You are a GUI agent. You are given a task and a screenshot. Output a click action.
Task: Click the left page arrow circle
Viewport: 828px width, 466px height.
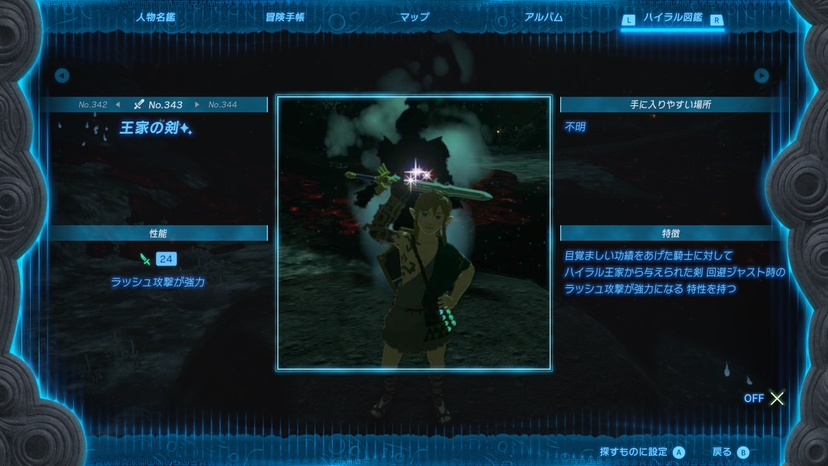tap(62, 75)
